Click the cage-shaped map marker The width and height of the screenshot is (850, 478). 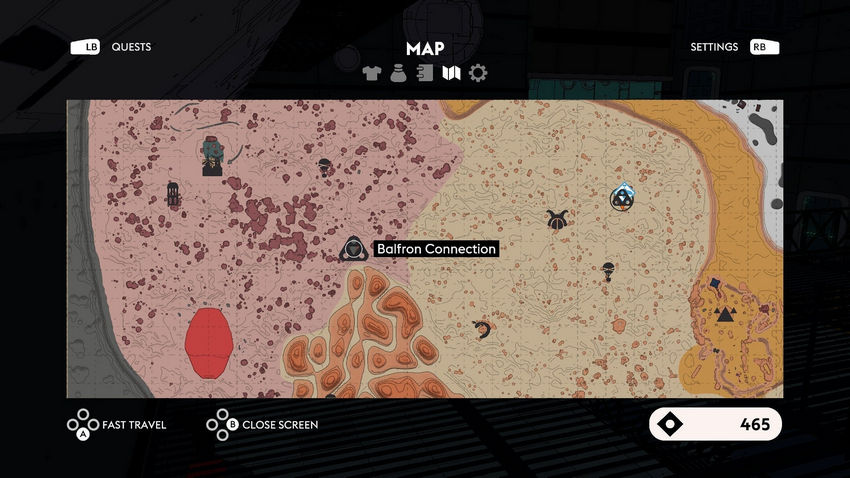pos(173,193)
